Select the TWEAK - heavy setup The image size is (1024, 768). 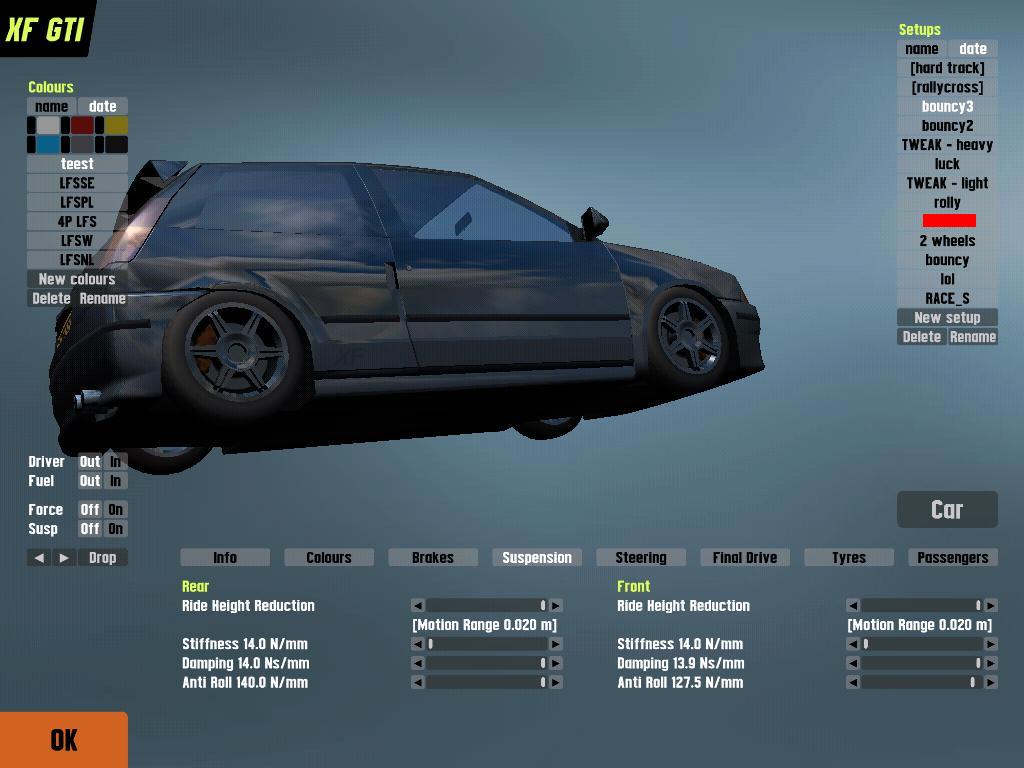(947, 145)
